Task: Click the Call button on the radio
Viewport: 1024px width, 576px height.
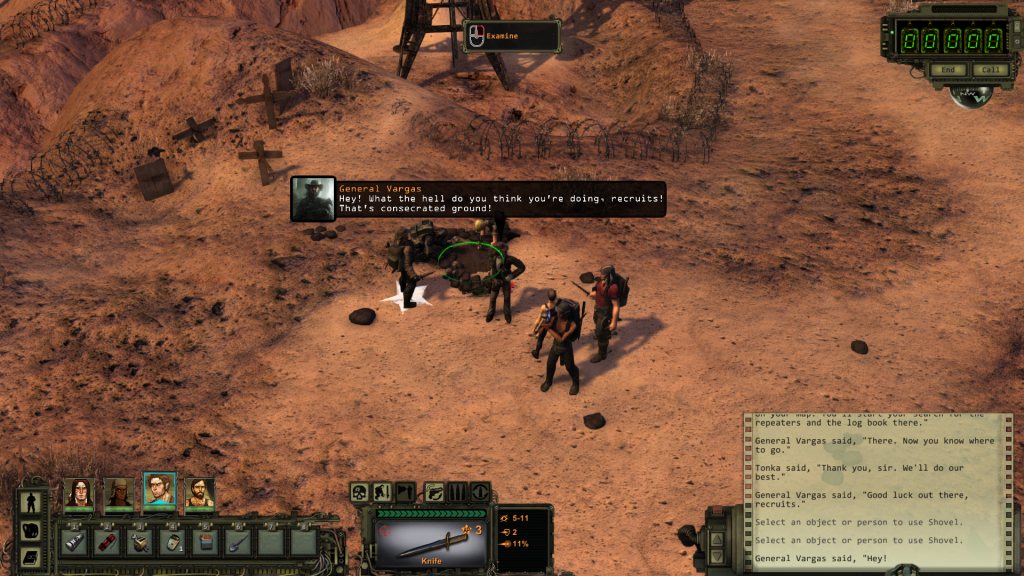Action: click(x=989, y=70)
